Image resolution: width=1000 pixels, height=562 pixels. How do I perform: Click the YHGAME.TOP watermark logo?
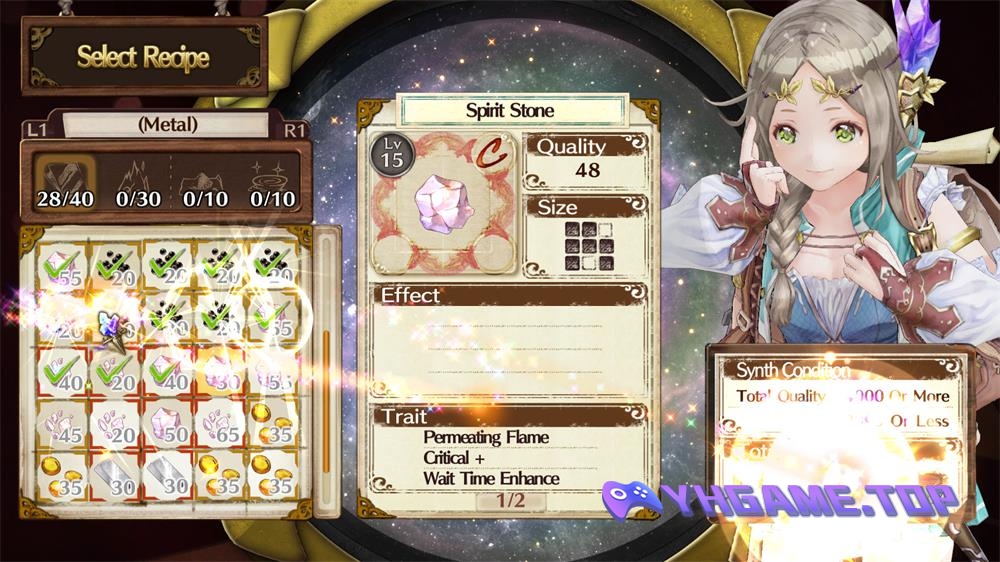coord(780,498)
